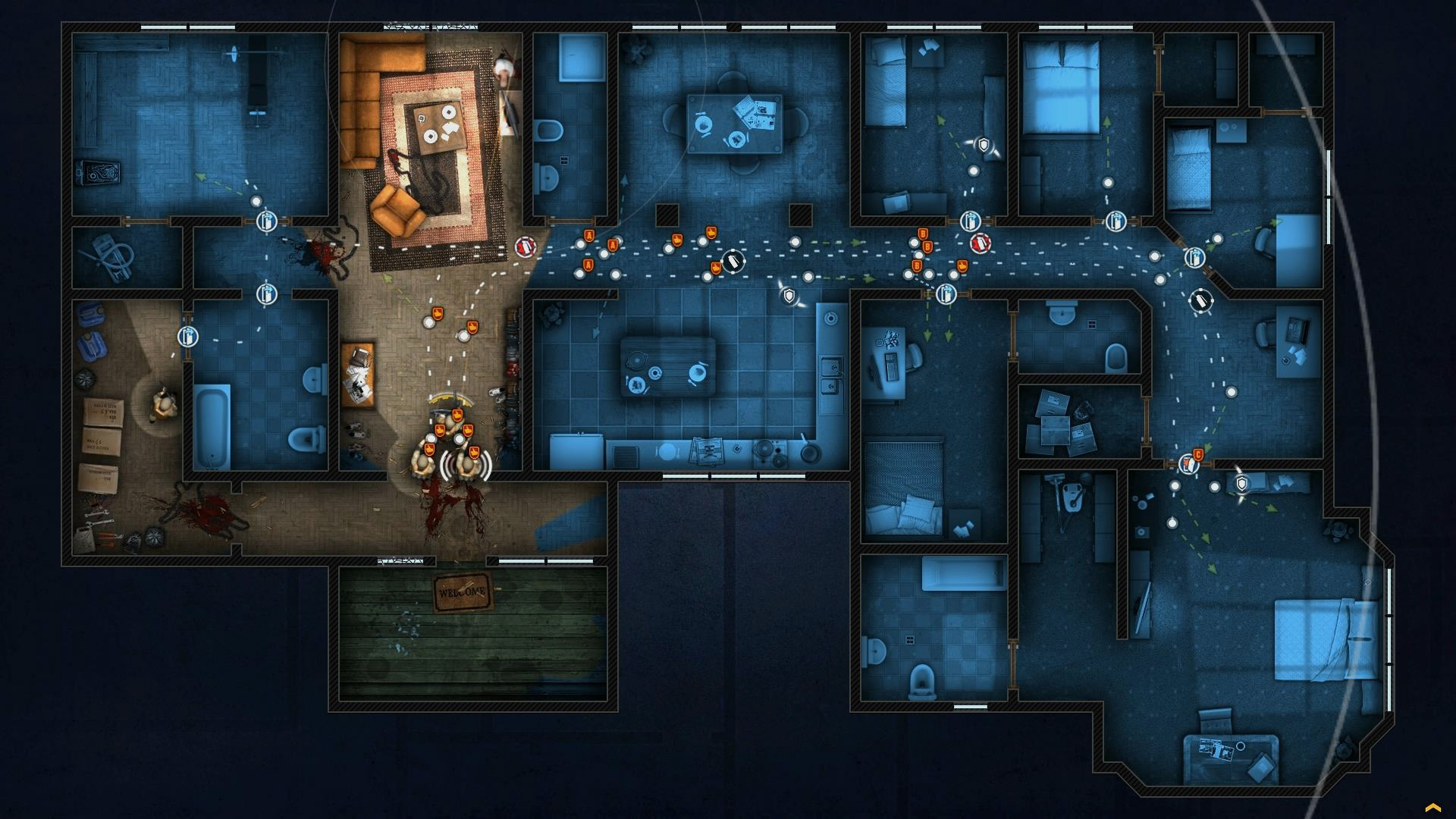Expand the HUD with the yellow chevron bottom-right

click(x=1432, y=805)
